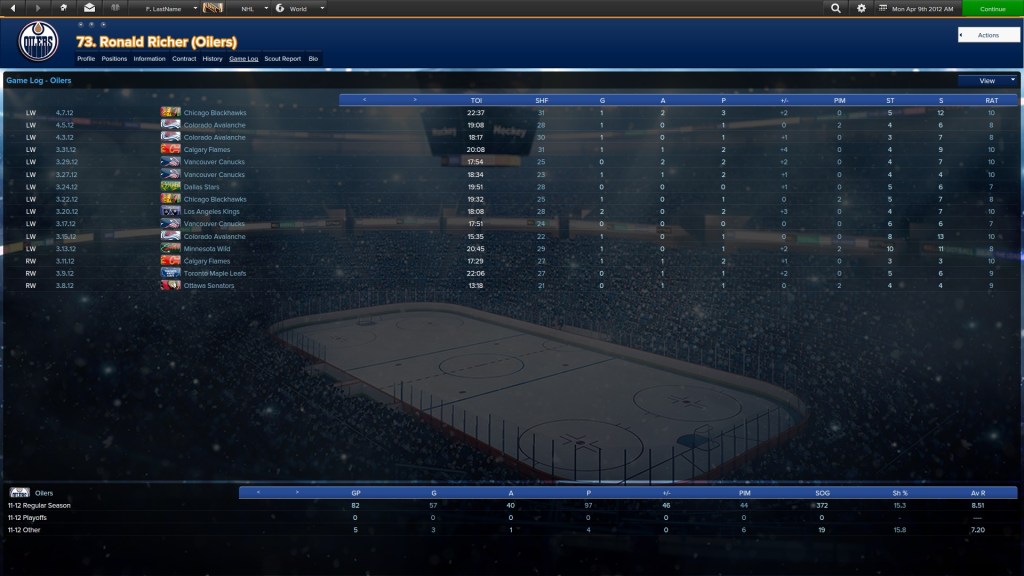
Task: Open the Positions tab
Action: click(x=114, y=59)
